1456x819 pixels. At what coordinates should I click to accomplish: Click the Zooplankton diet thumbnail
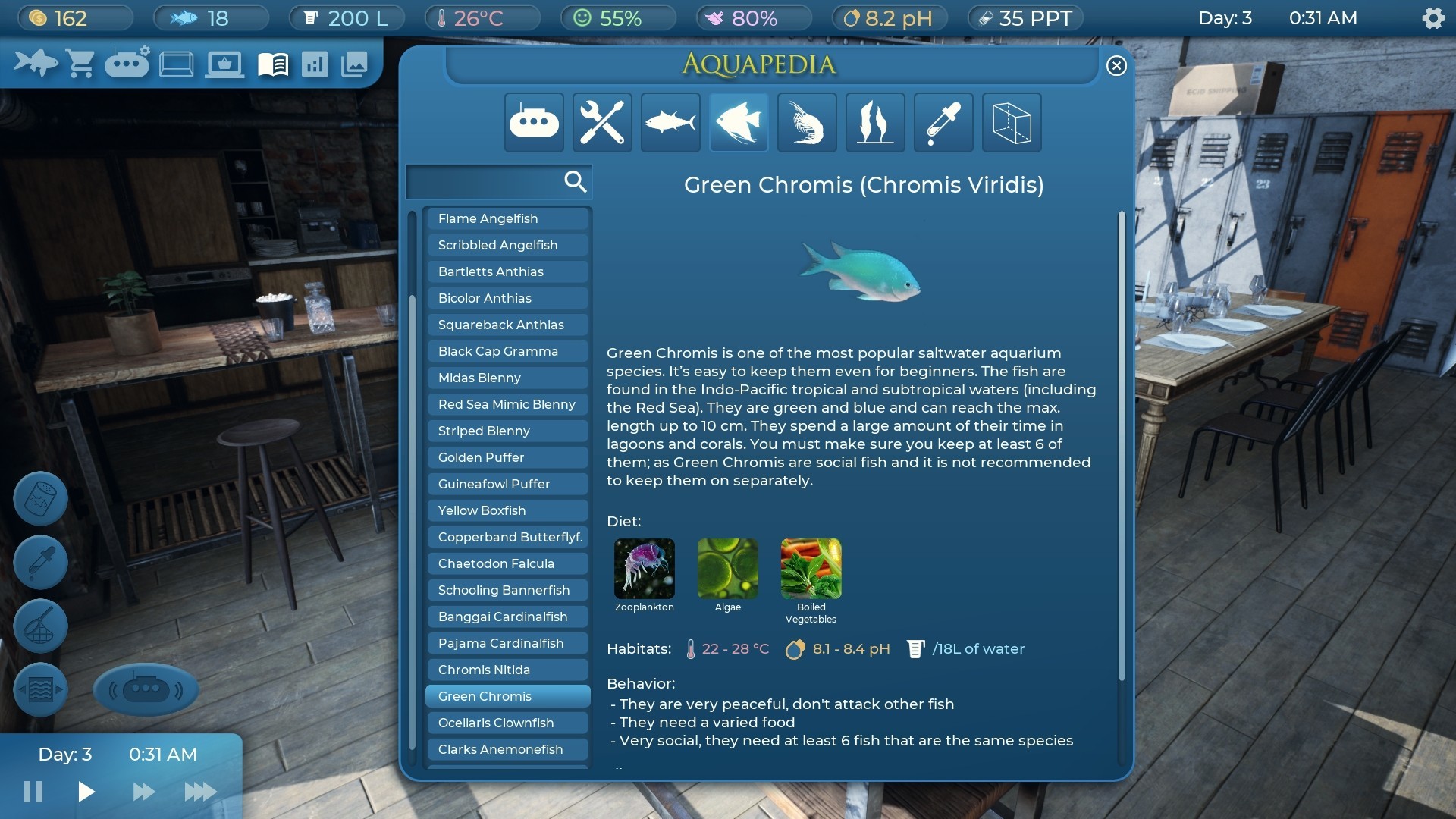[x=644, y=569]
